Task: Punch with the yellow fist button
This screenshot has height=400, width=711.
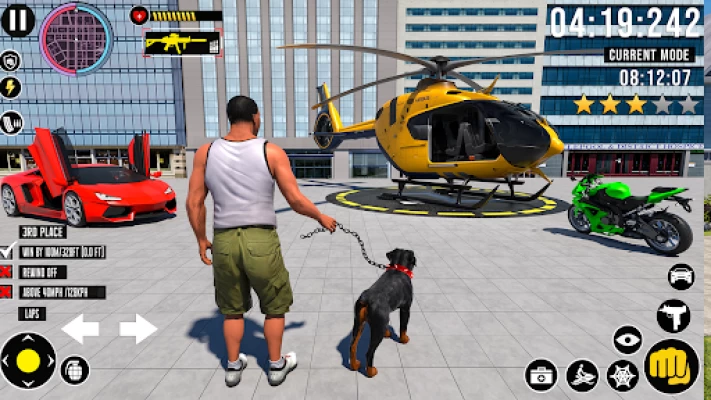Action: tap(671, 367)
